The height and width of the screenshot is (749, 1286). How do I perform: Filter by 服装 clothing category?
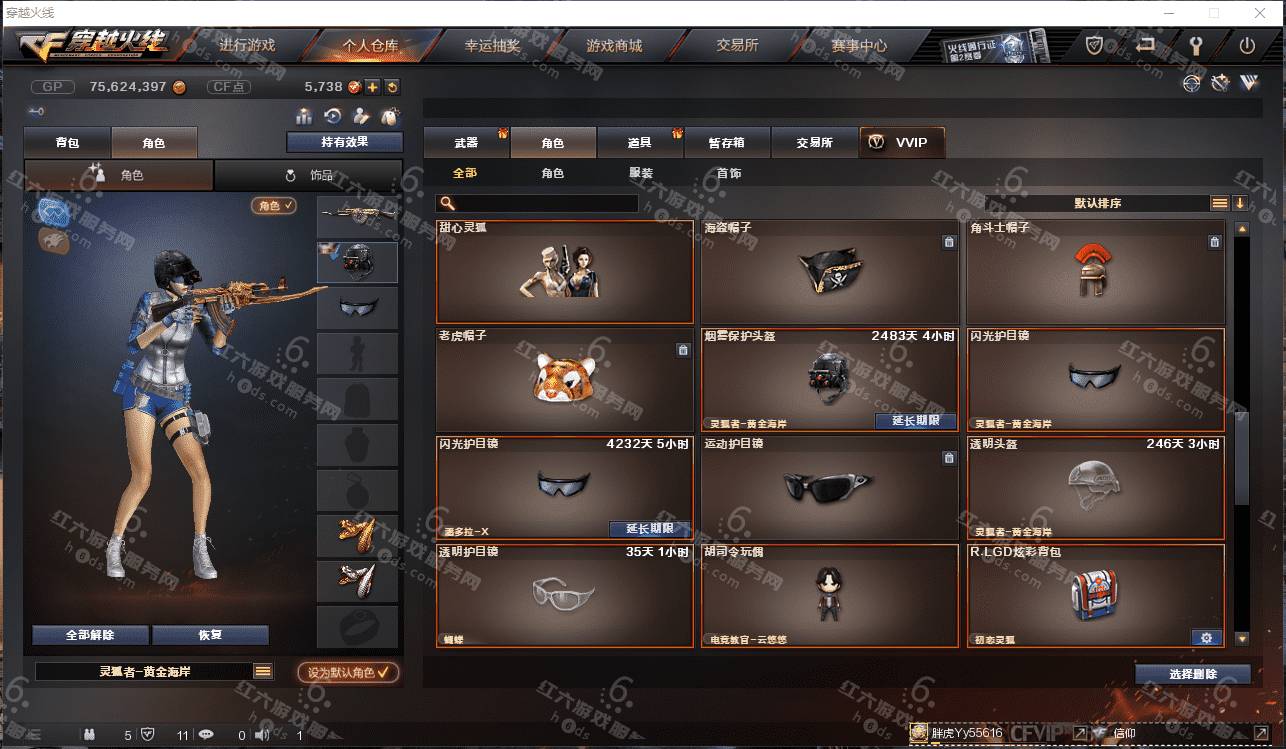tap(641, 174)
